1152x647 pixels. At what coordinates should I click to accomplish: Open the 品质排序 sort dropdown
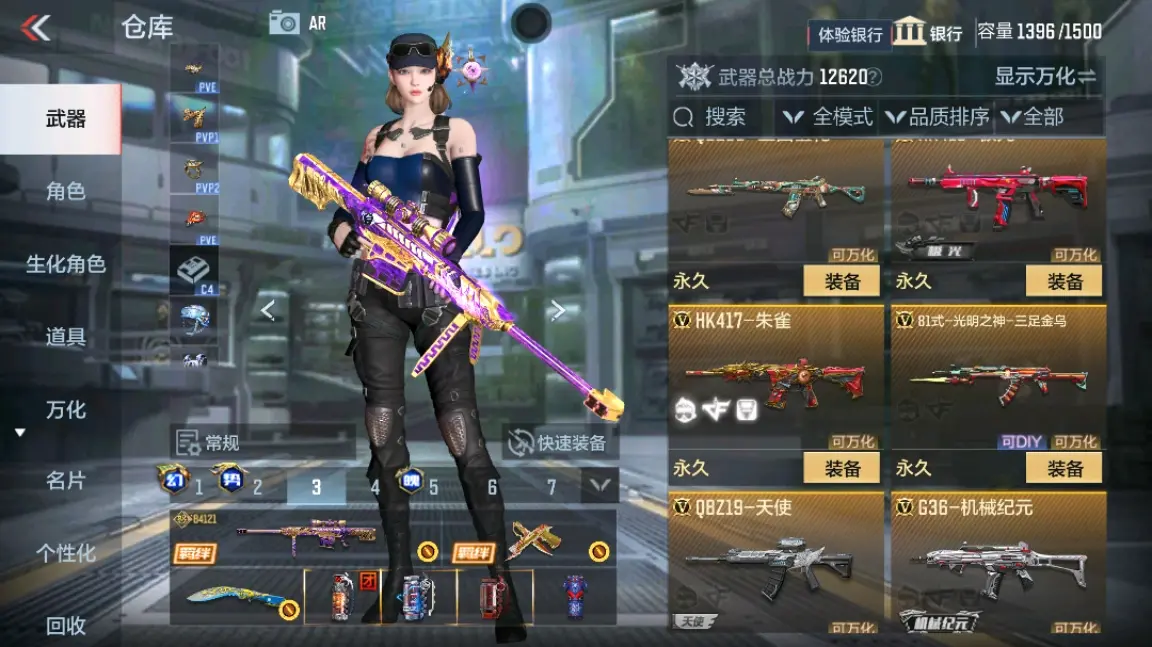click(x=936, y=117)
